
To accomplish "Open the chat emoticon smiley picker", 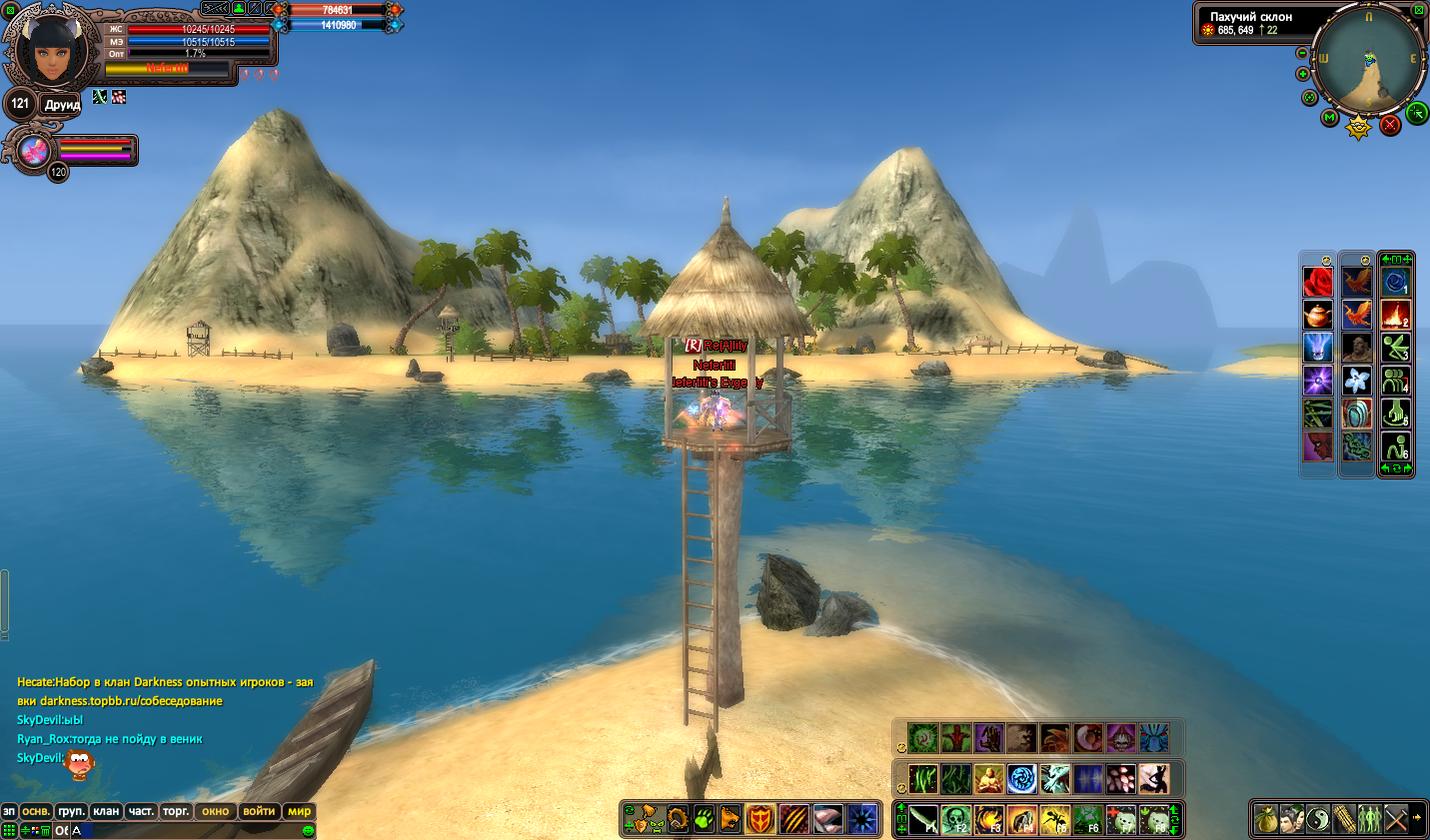I will point(308,831).
